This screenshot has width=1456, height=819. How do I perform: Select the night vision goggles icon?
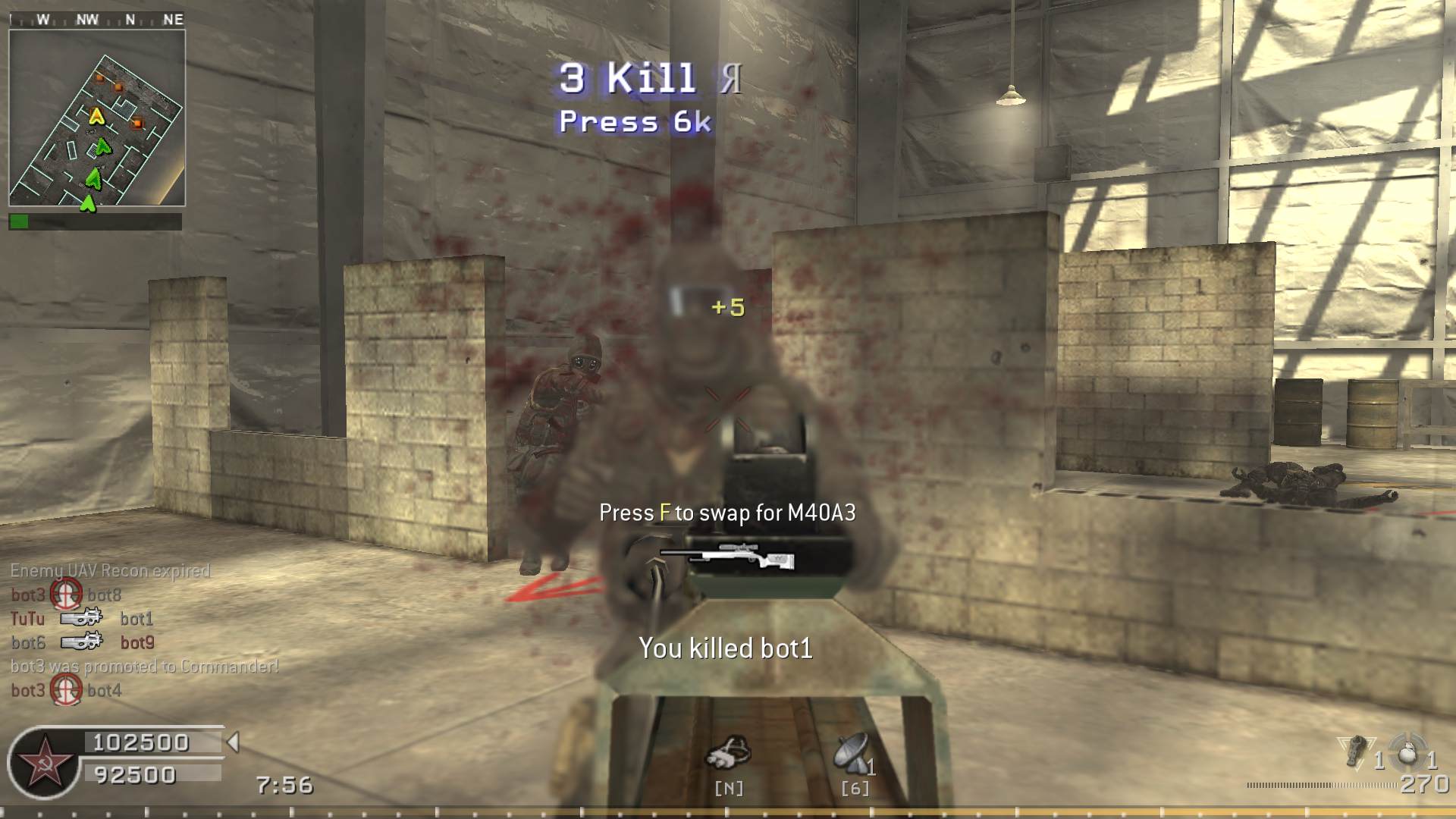[x=728, y=753]
